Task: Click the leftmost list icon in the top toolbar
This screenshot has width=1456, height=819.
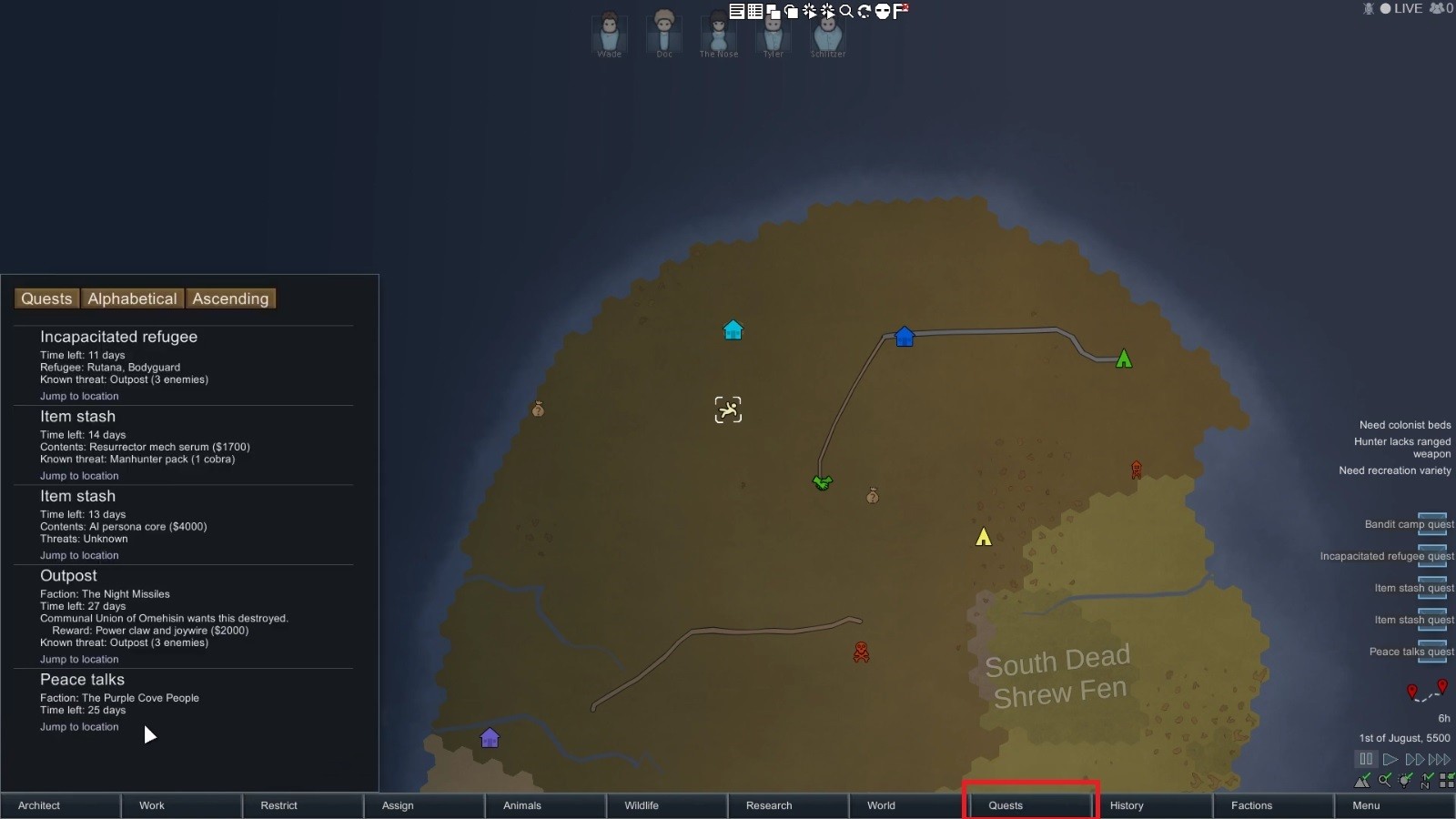Action: pos(738,11)
